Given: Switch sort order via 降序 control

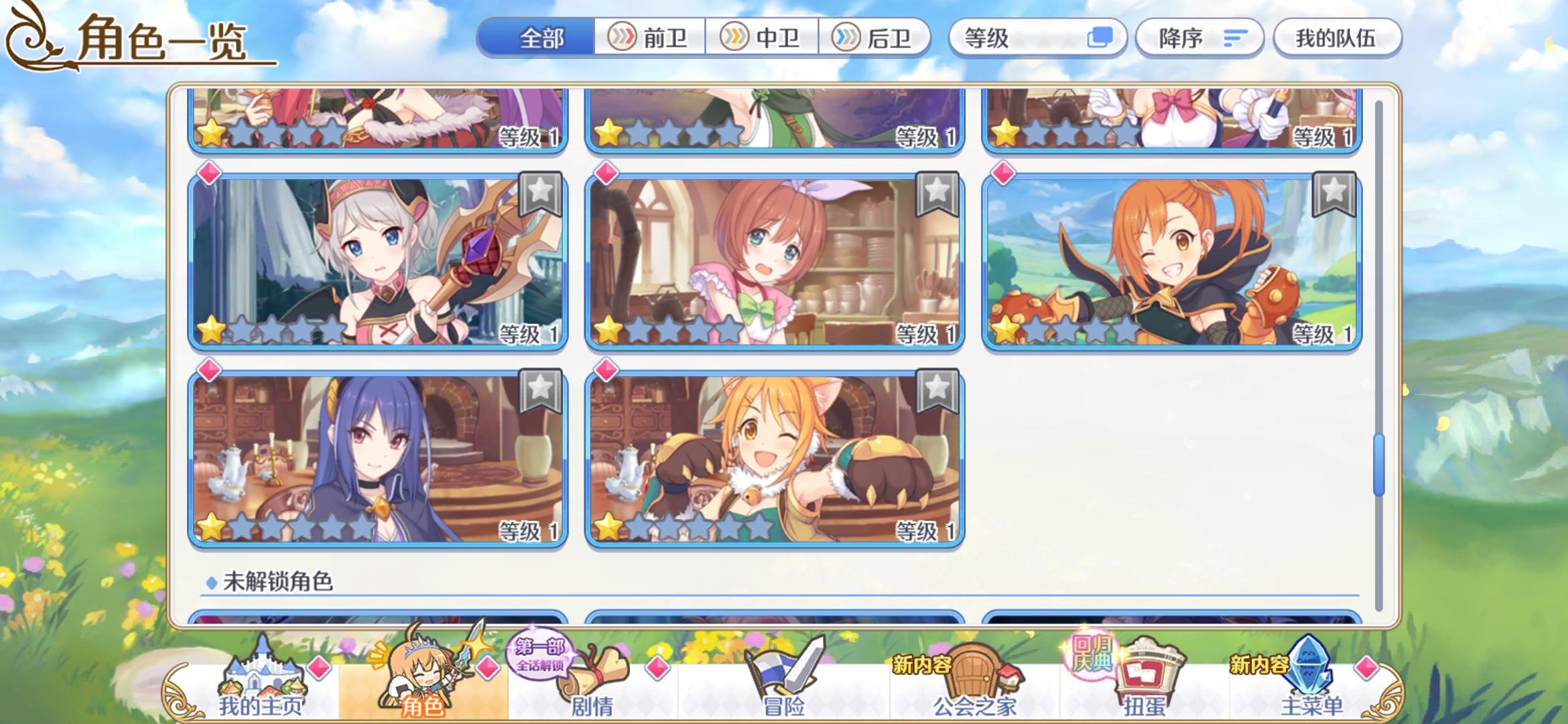Looking at the screenshot, I should pos(1199,38).
